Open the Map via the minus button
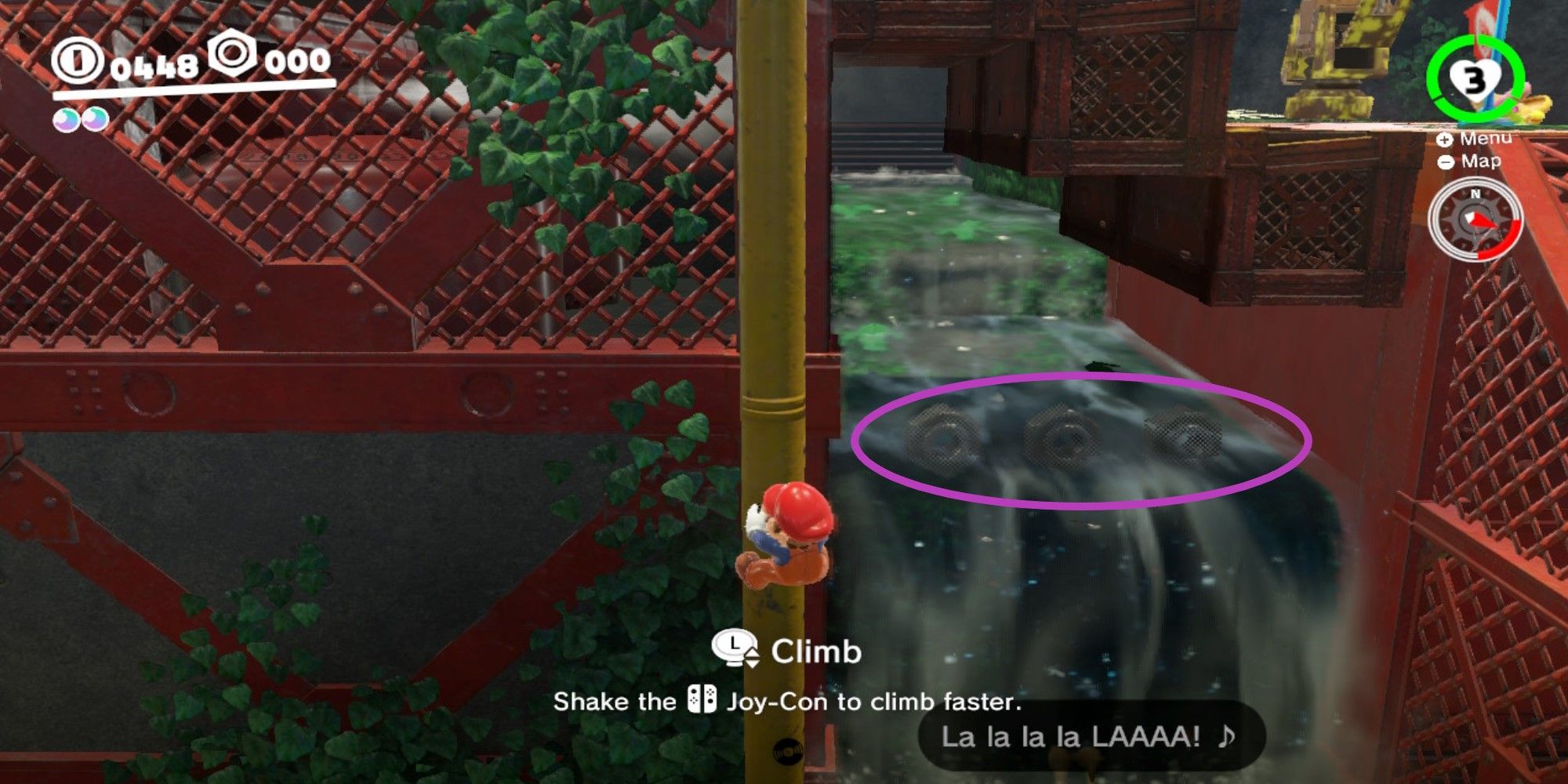The width and height of the screenshot is (1568, 784). 1447,164
